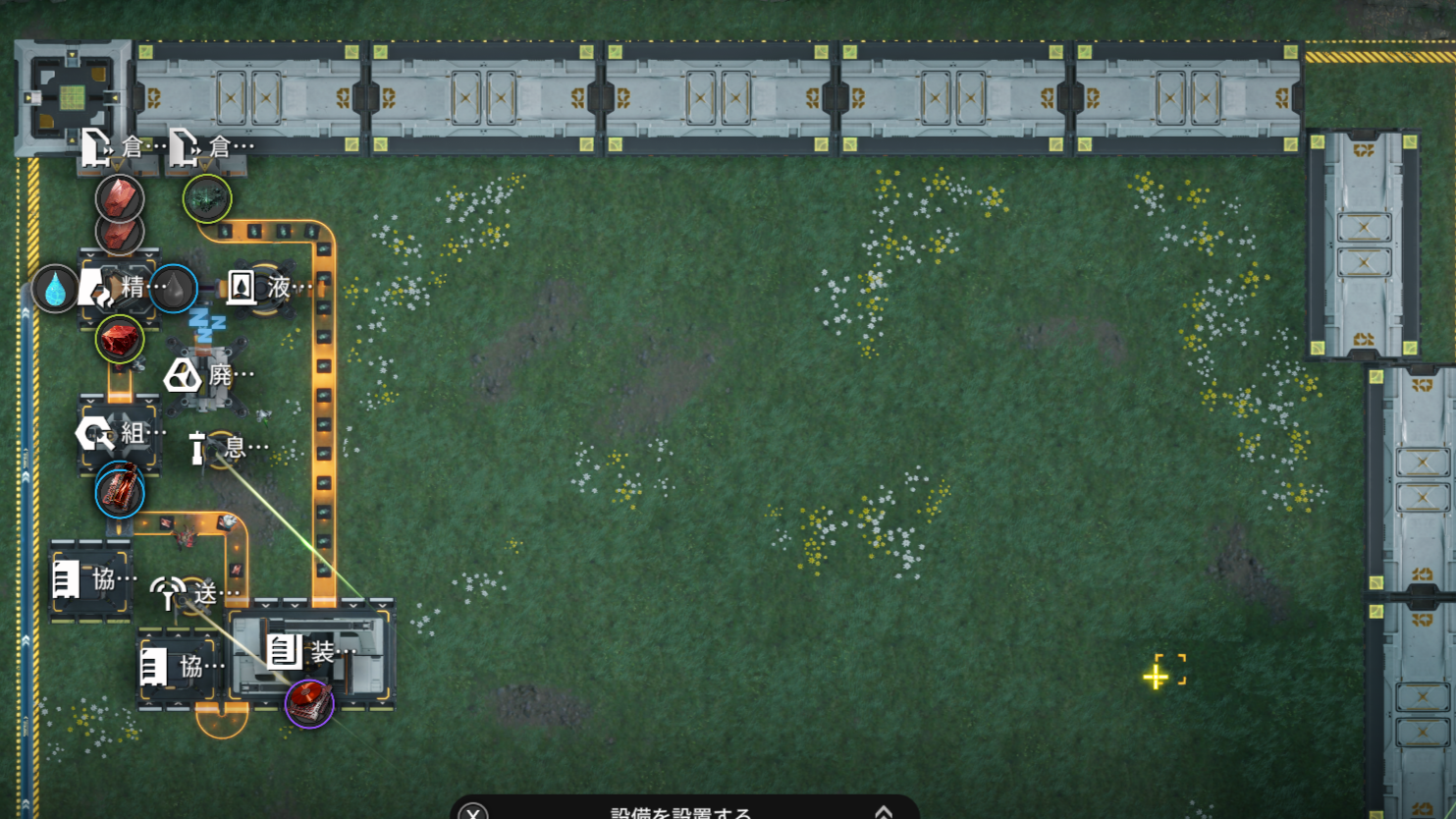
Task: Expand the 設備を設置する panel with the chevron
Action: [883, 811]
